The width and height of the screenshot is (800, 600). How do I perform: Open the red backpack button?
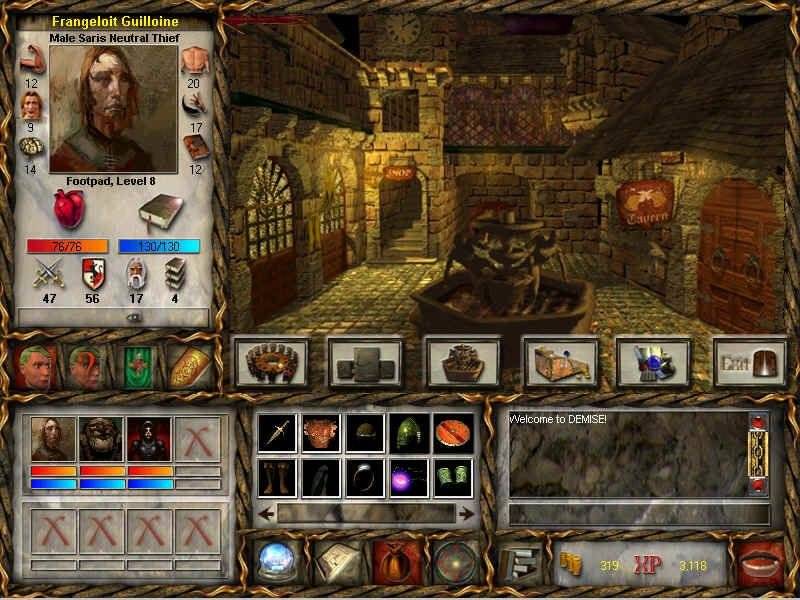[x=393, y=560]
